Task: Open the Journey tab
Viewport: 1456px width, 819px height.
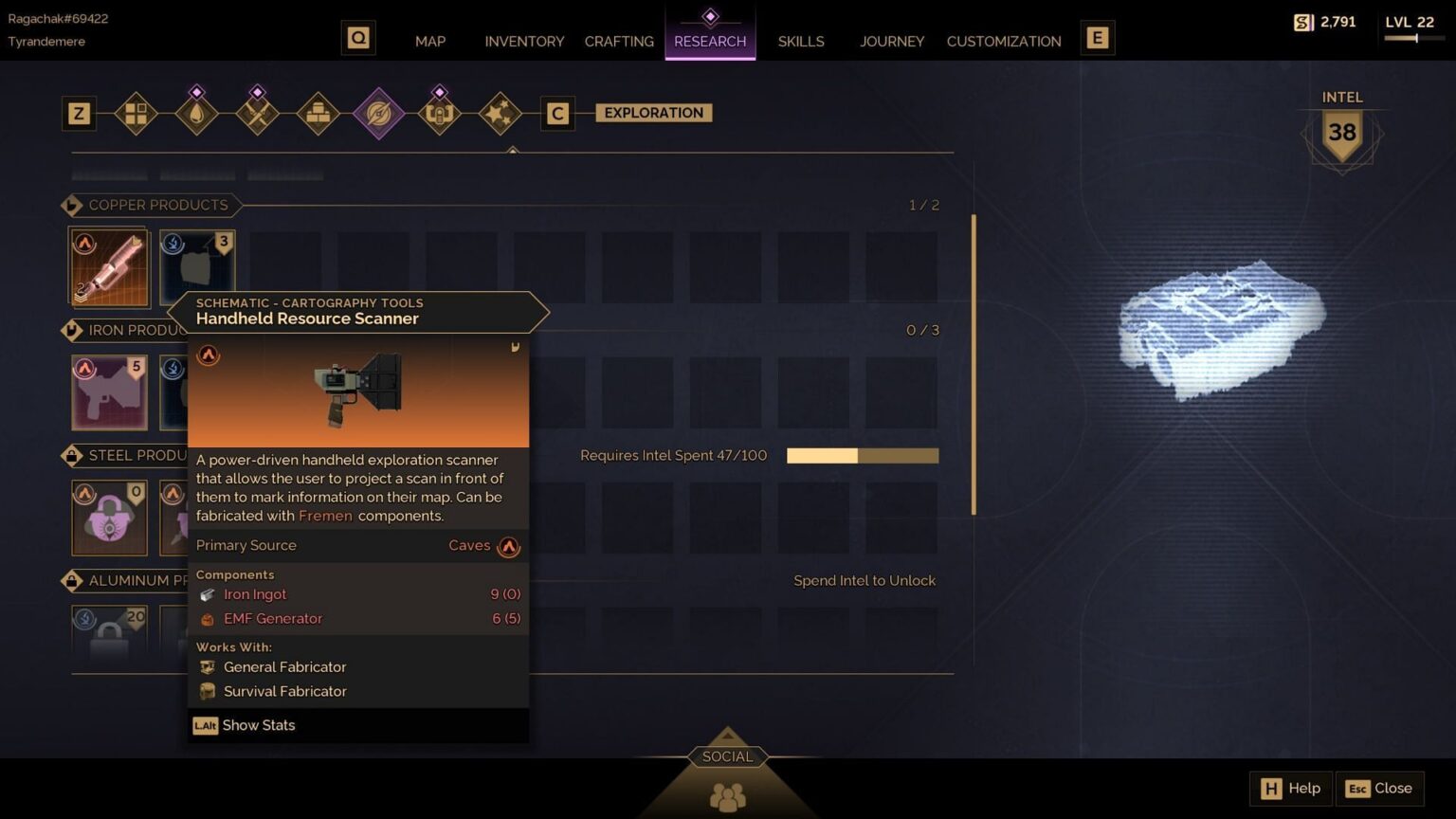Action: pyautogui.click(x=892, y=41)
